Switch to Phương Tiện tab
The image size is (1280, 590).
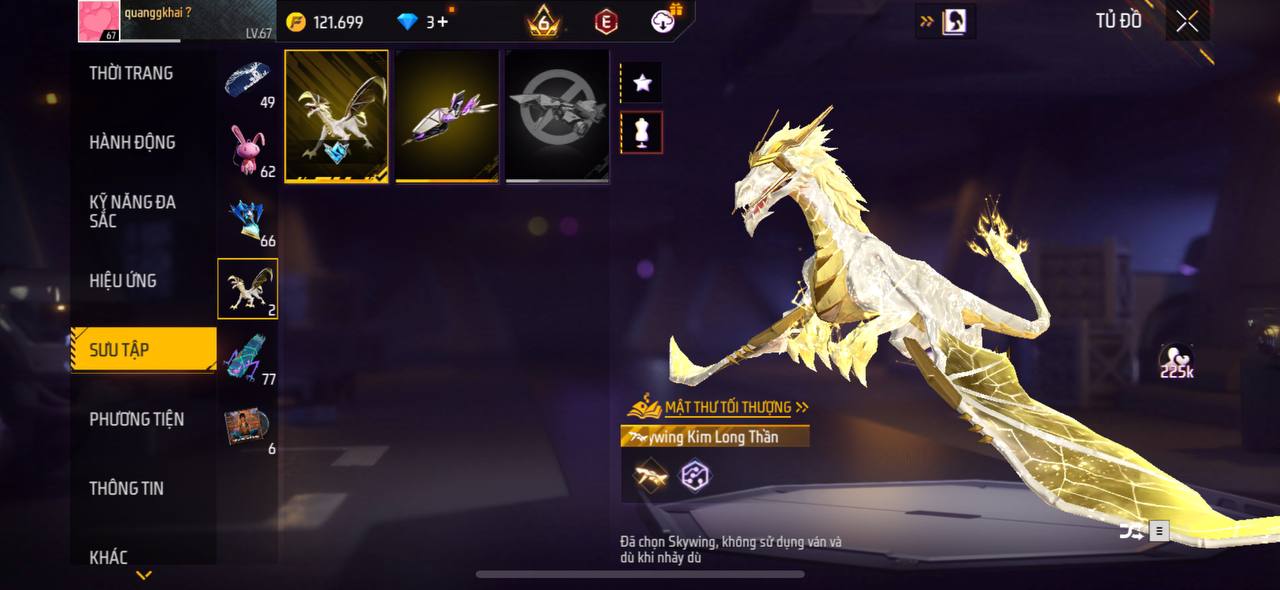[136, 419]
